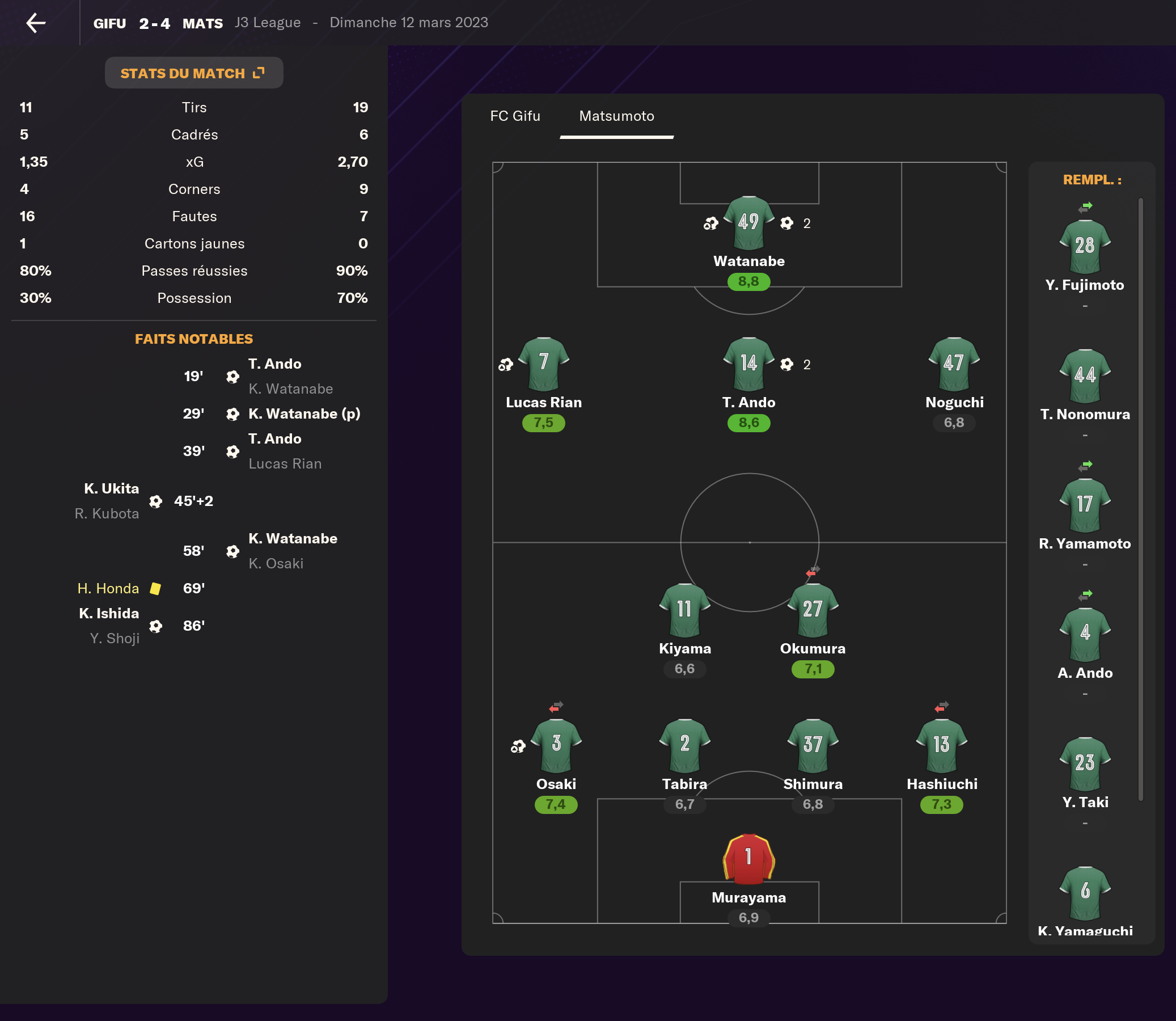Image resolution: width=1176 pixels, height=1021 pixels.
Task: Choose Osaki's number 3 shirt
Action: [556, 745]
